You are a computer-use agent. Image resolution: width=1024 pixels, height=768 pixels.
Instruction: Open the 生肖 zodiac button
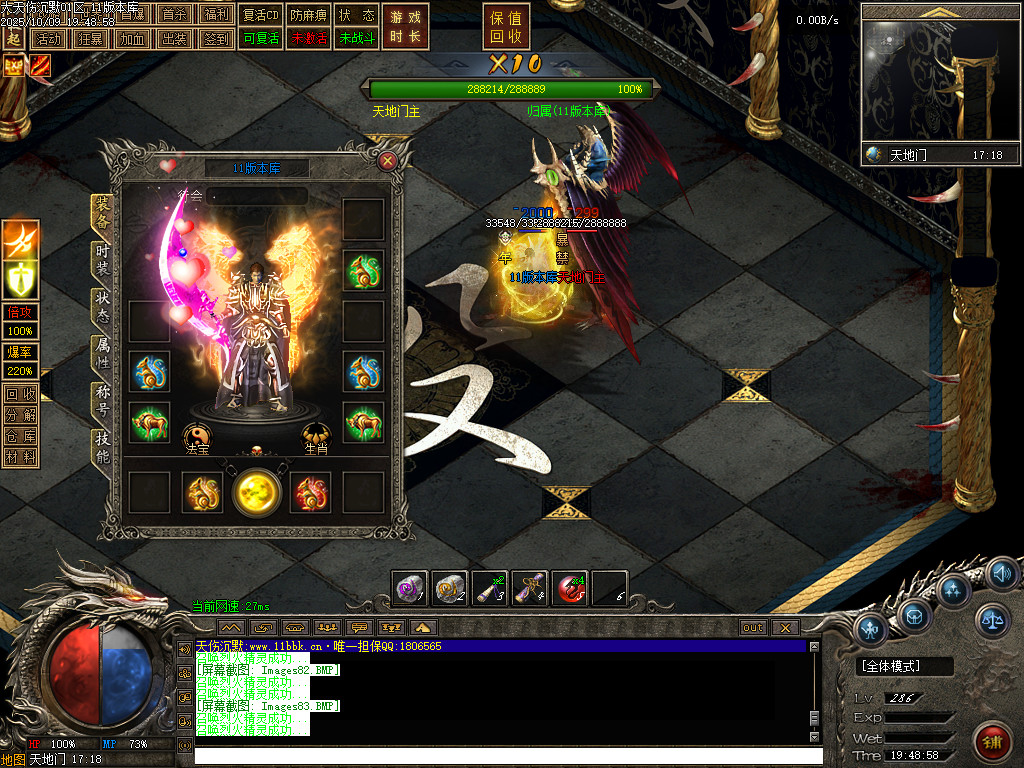(x=317, y=436)
